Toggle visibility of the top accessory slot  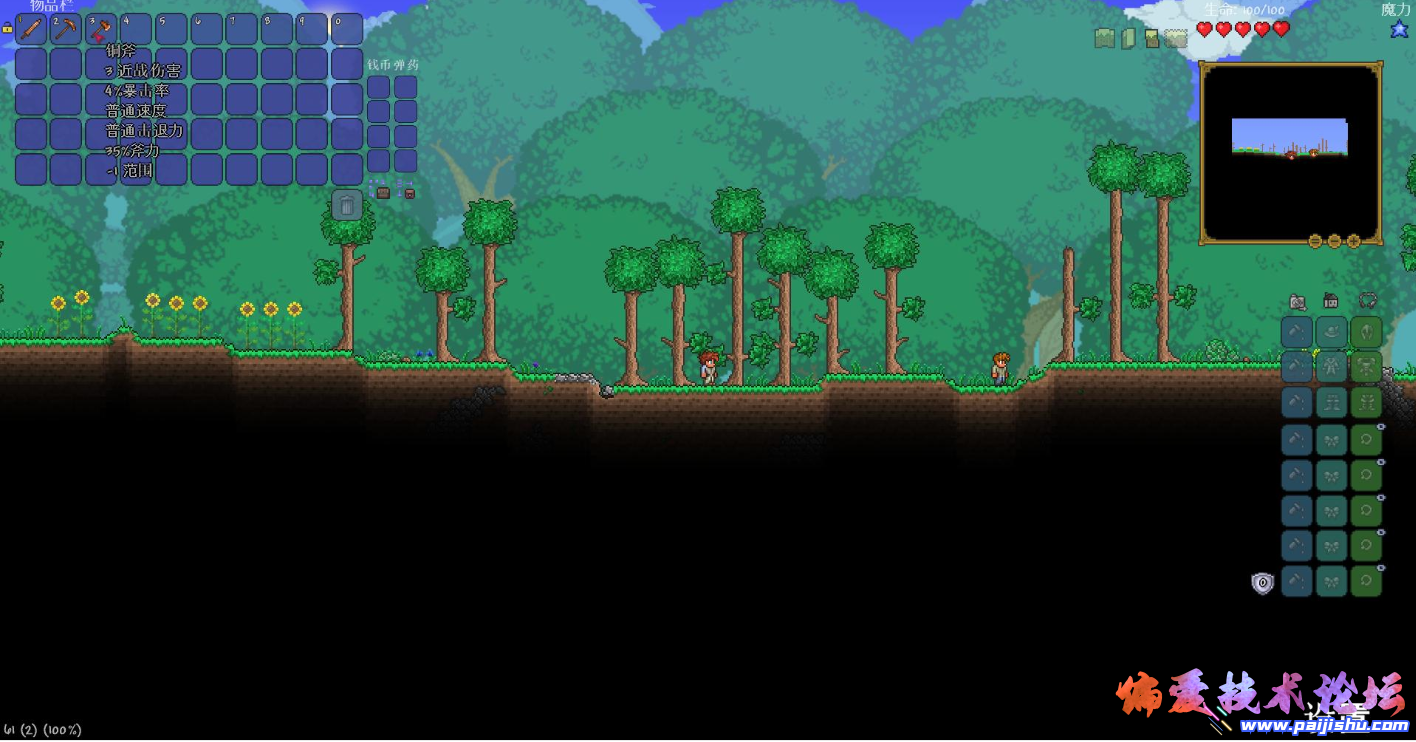point(1383,427)
